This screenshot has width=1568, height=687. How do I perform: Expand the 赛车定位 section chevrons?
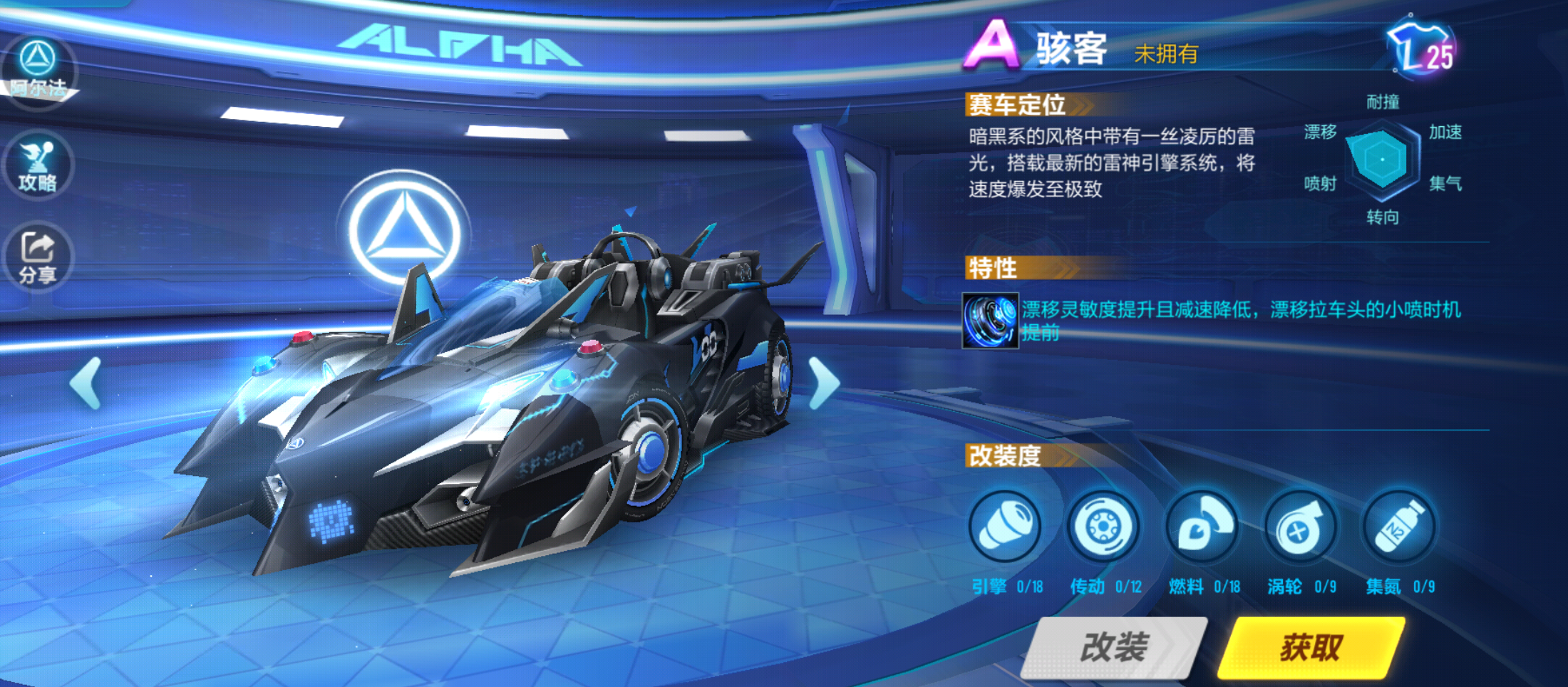(x=1083, y=105)
